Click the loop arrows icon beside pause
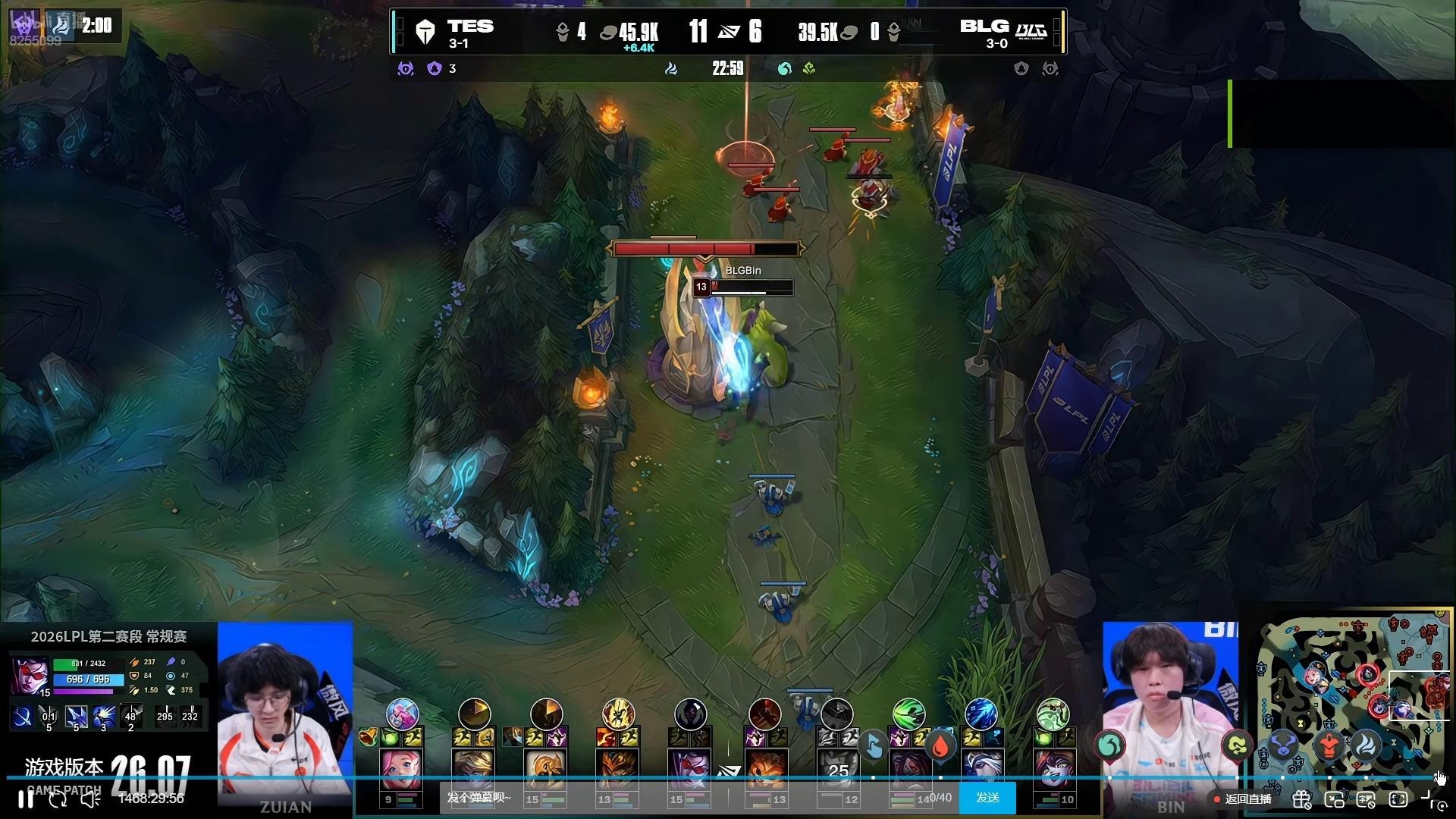 coord(58,799)
